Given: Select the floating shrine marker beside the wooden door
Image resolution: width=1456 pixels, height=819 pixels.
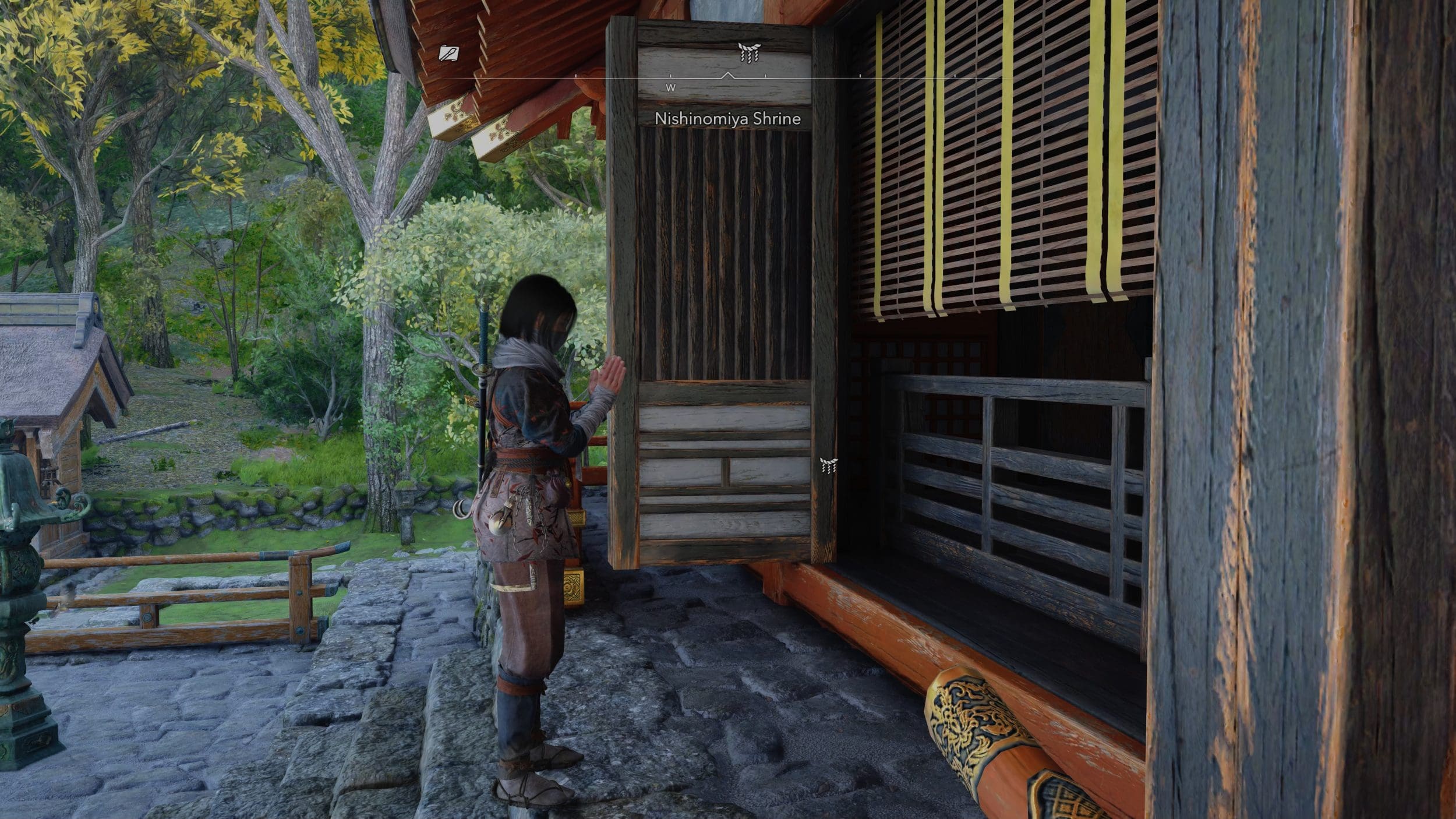Looking at the screenshot, I should [828, 465].
